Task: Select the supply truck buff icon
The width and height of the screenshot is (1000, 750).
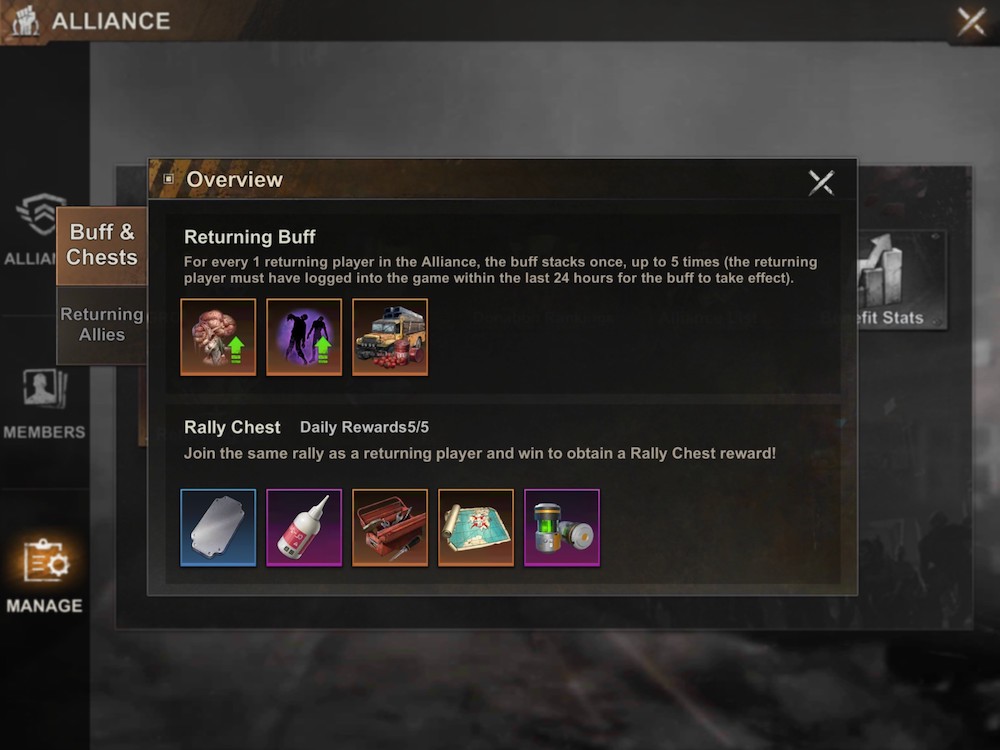Action: pyautogui.click(x=390, y=337)
